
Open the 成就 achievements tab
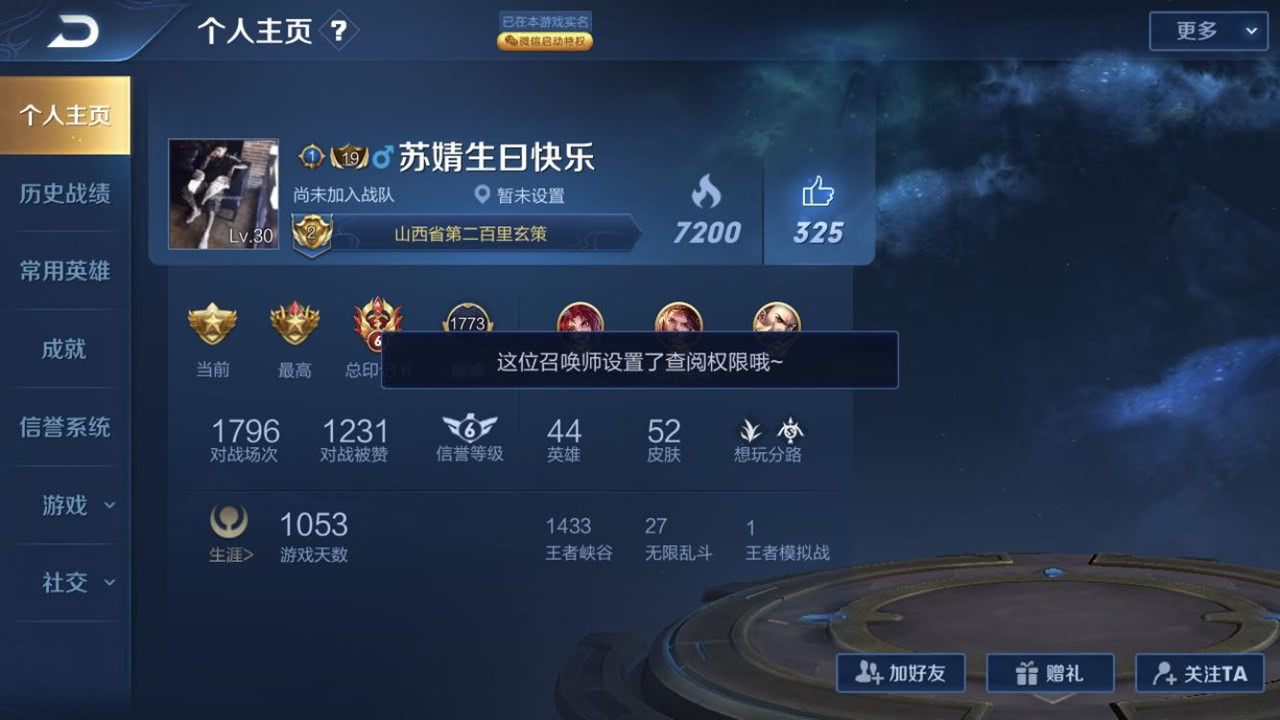[66, 349]
